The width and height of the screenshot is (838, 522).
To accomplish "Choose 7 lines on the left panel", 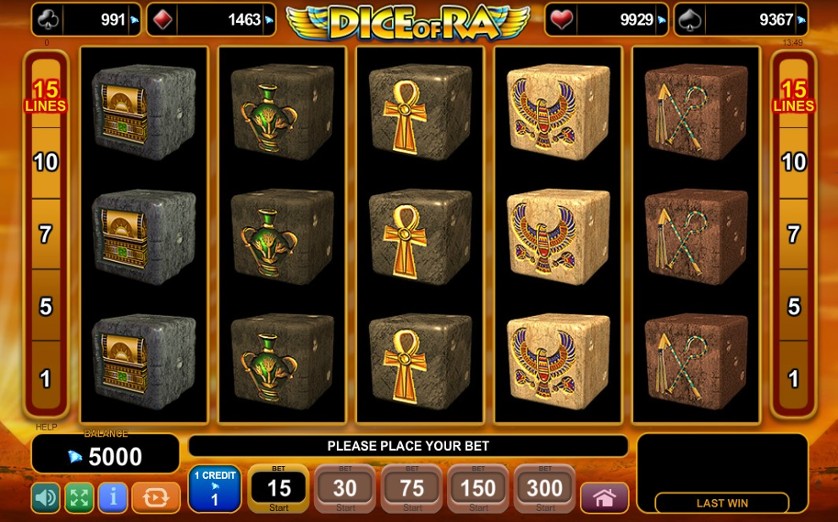I will tap(45, 235).
